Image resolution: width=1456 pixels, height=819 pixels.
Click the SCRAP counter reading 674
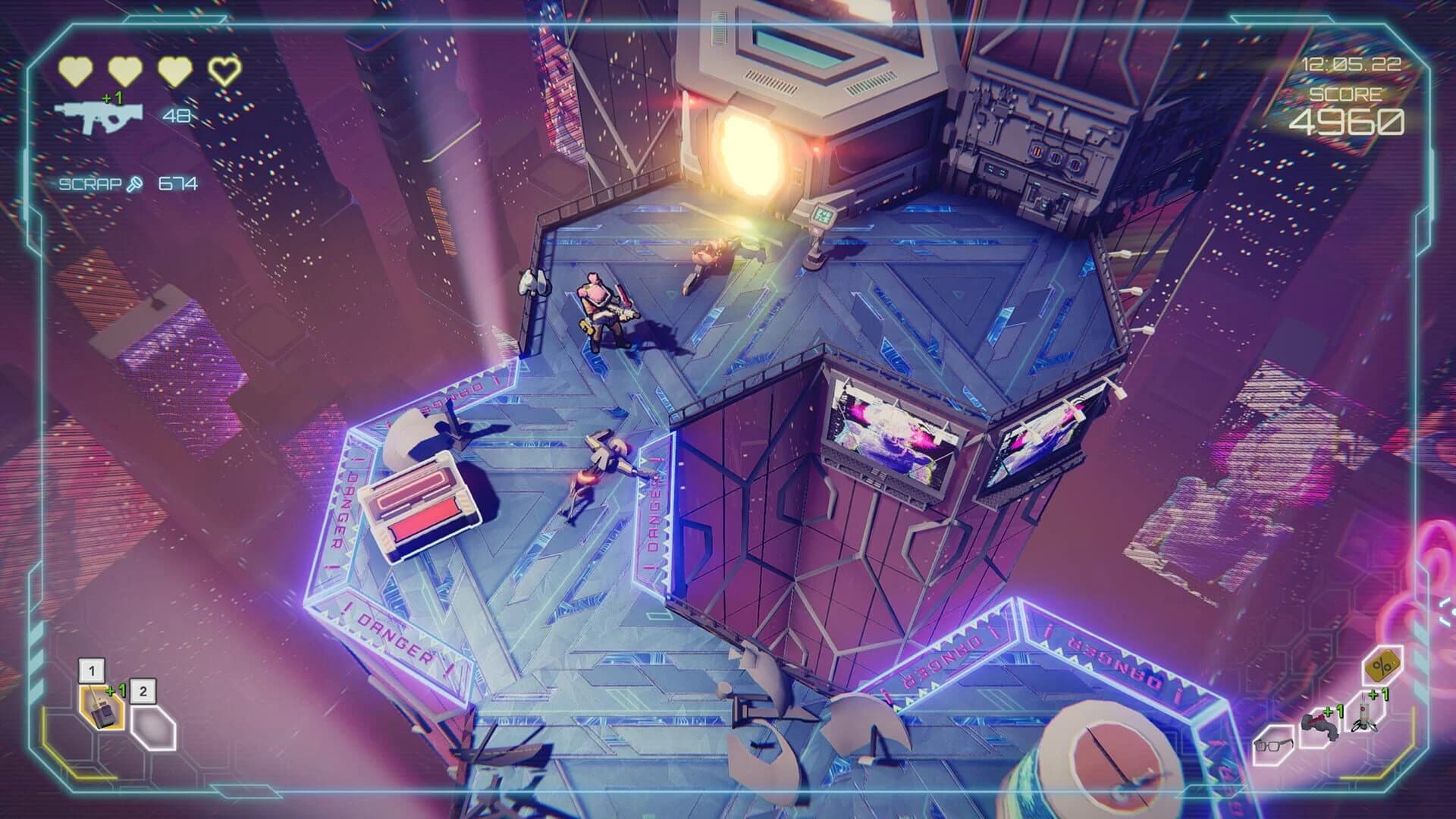(x=177, y=184)
